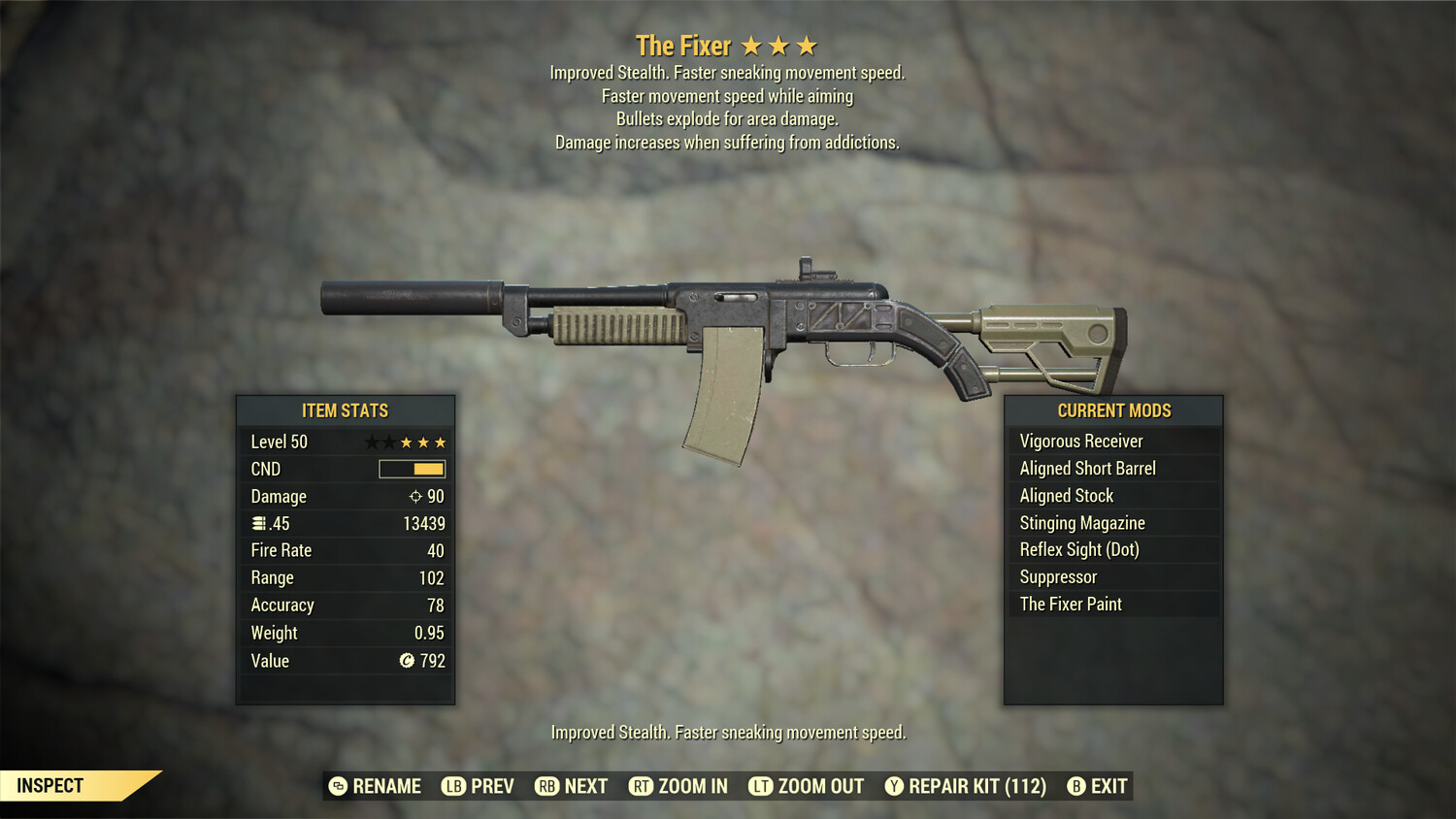1456x819 pixels.
Task: Select the LT Zoom Out control icon
Action: (762, 786)
